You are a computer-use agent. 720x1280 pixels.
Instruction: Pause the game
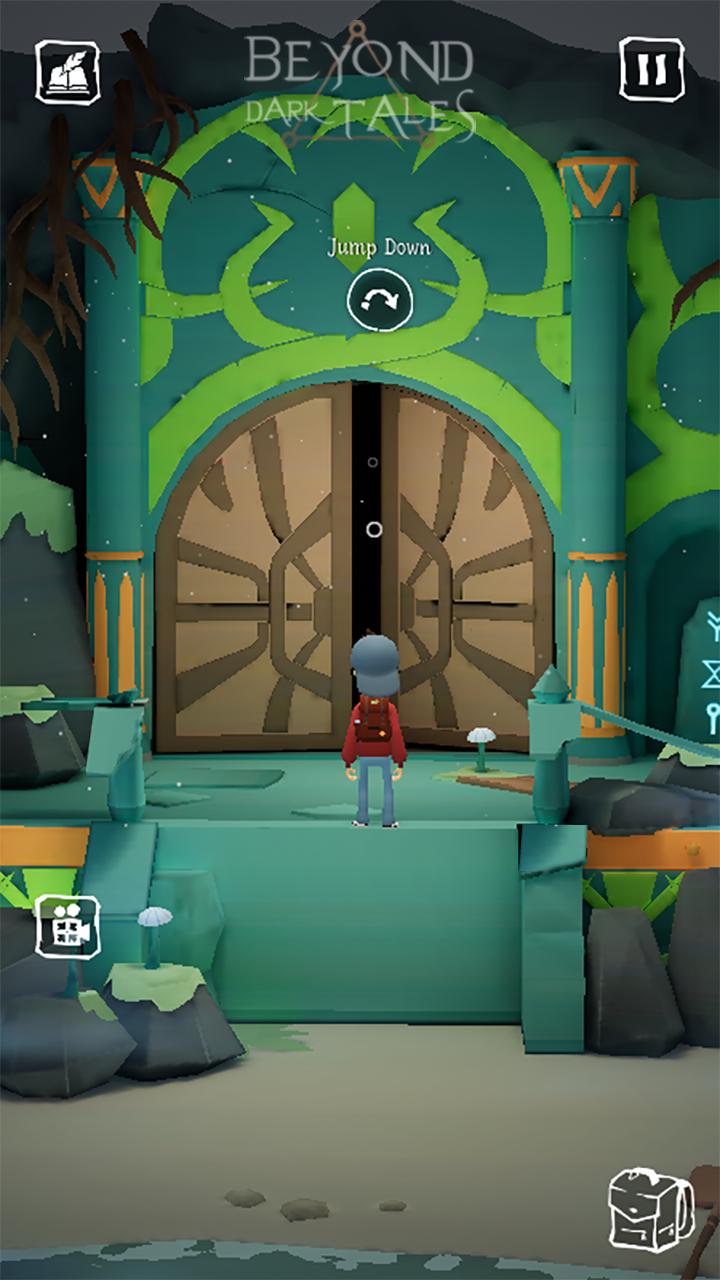pyautogui.click(x=651, y=69)
